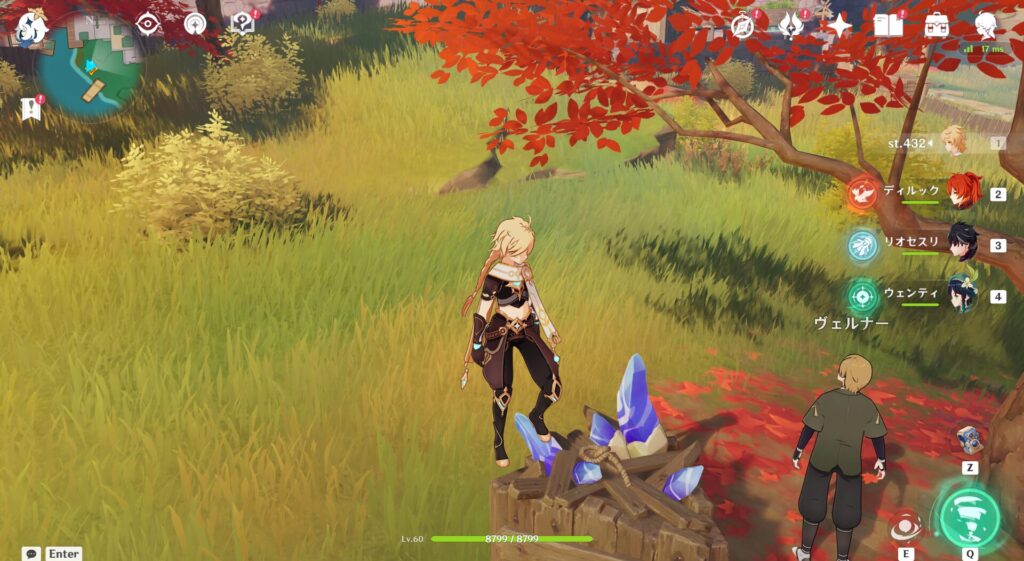Switch to party member リオセスリ
Screen dimensions: 1024x561
tap(962, 243)
